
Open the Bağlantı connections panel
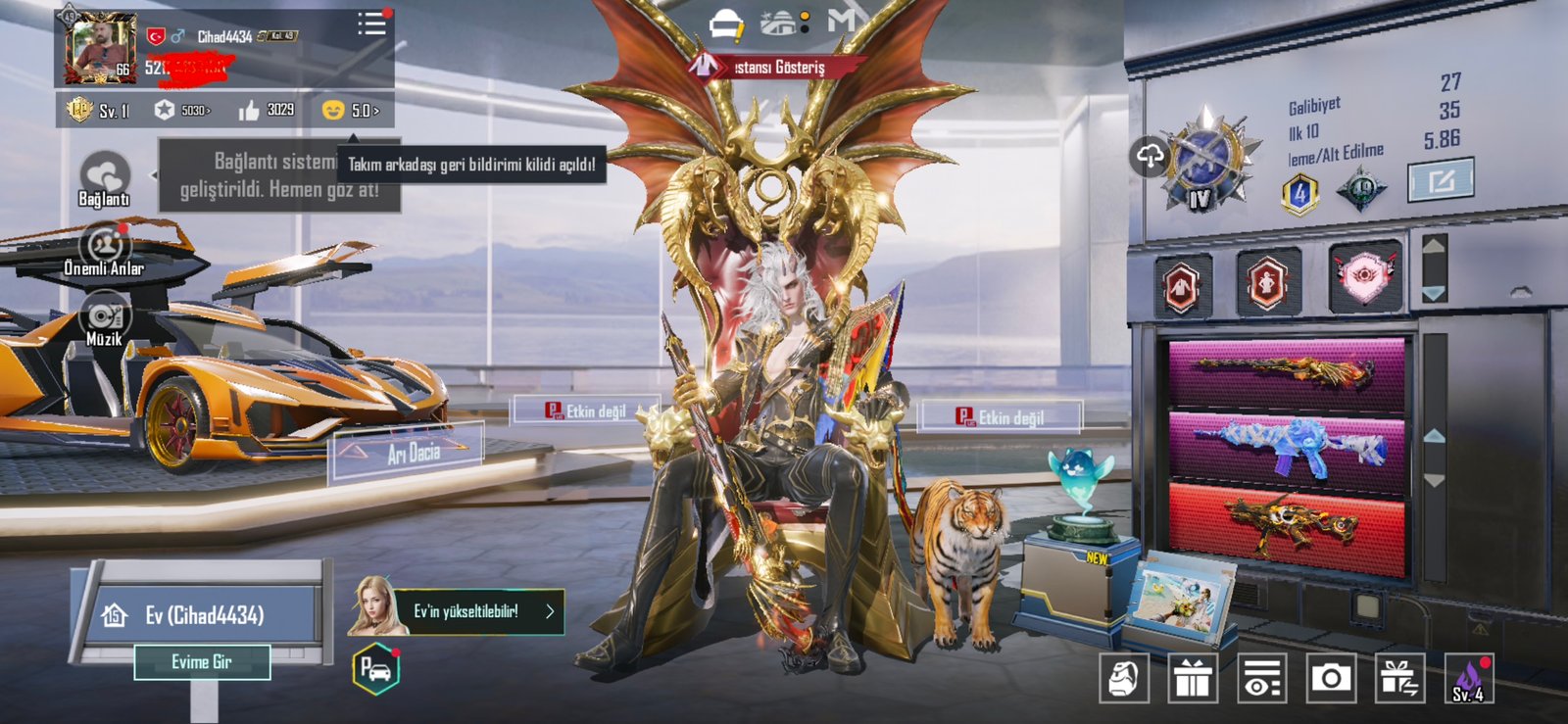tap(104, 178)
